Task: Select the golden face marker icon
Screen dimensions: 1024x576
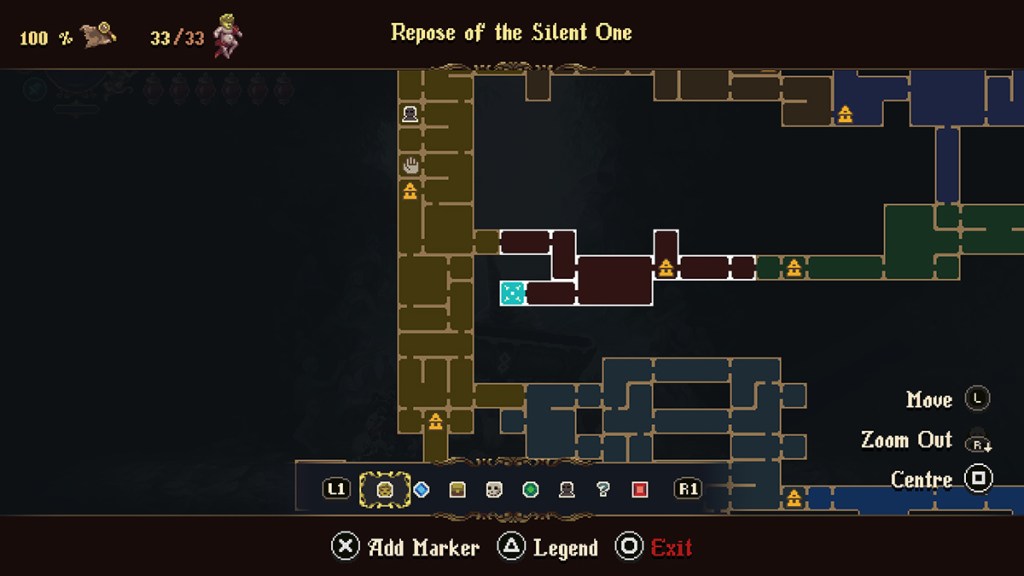Action: pos(384,490)
